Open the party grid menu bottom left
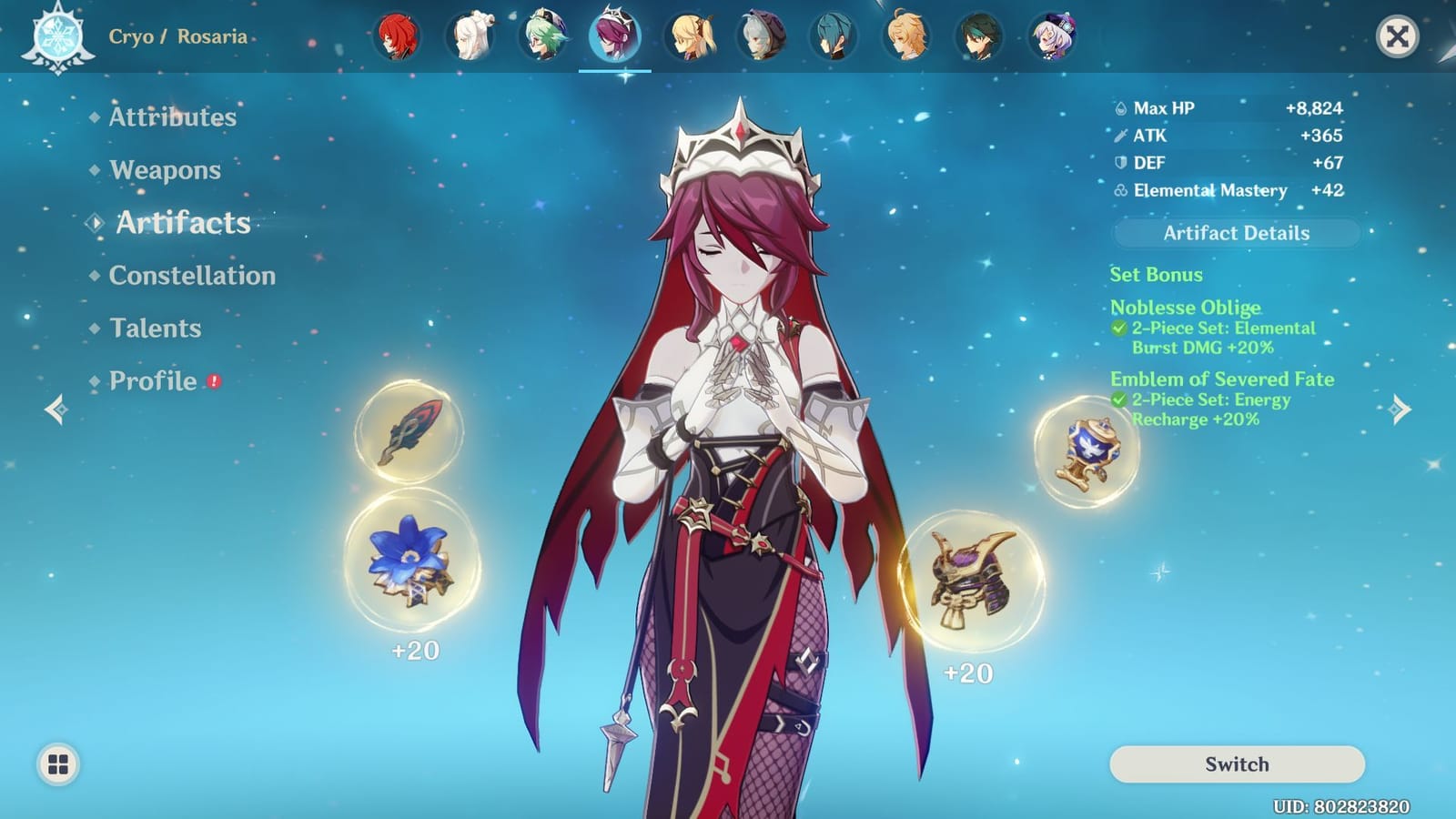This screenshot has height=819, width=1456. click(x=56, y=764)
